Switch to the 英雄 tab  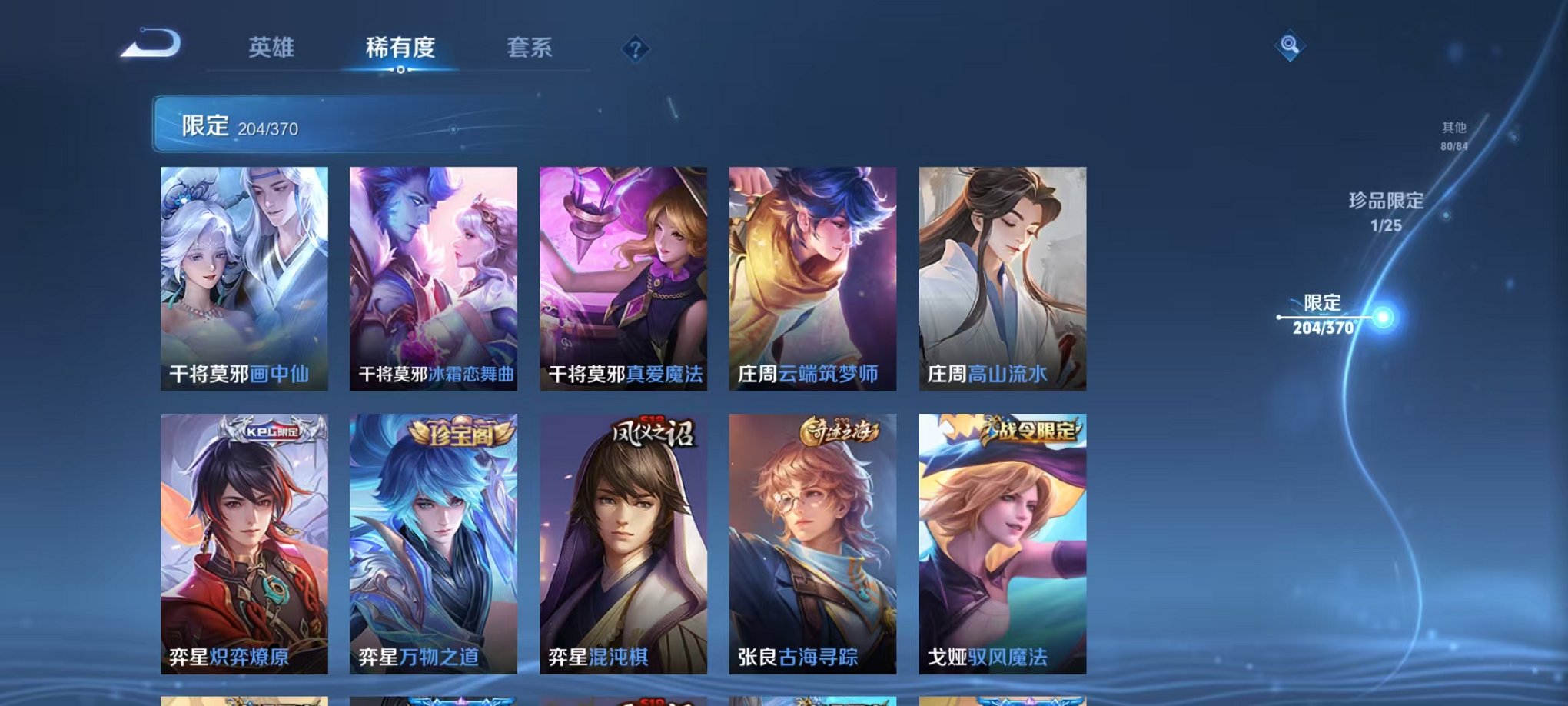tap(272, 48)
